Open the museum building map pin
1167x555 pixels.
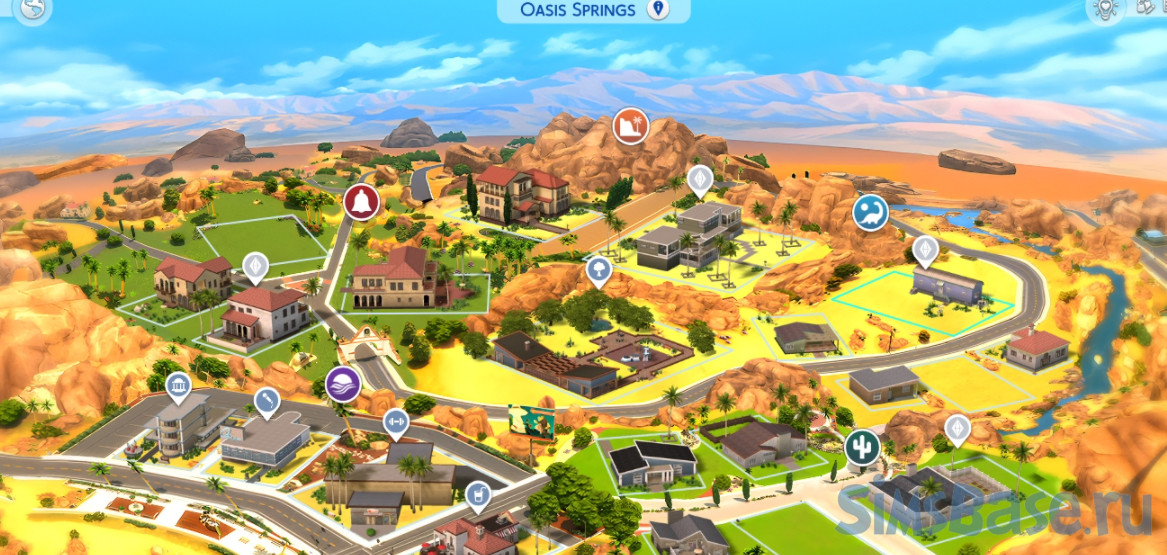[178, 385]
